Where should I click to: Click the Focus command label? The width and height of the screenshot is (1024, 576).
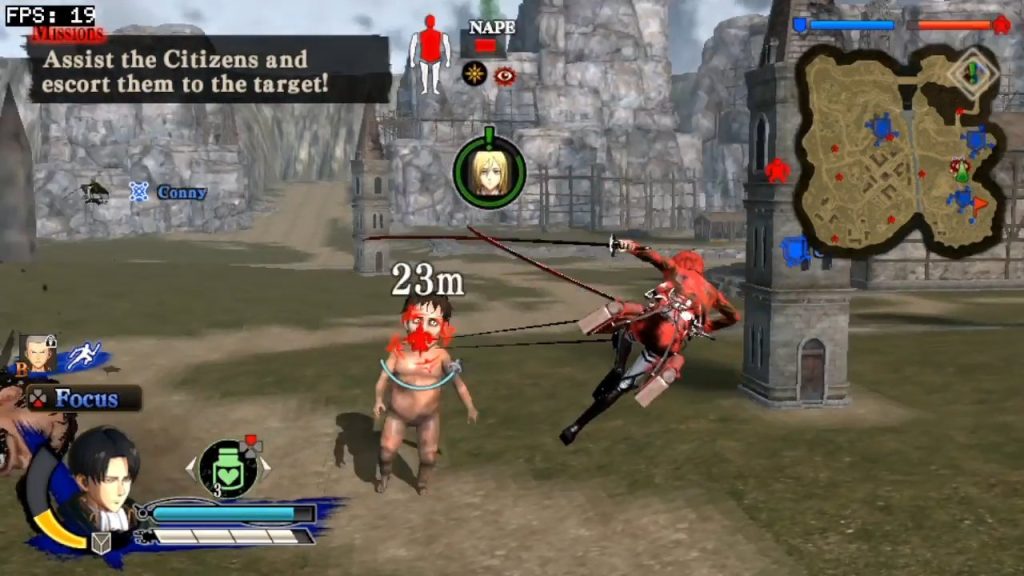(x=85, y=398)
